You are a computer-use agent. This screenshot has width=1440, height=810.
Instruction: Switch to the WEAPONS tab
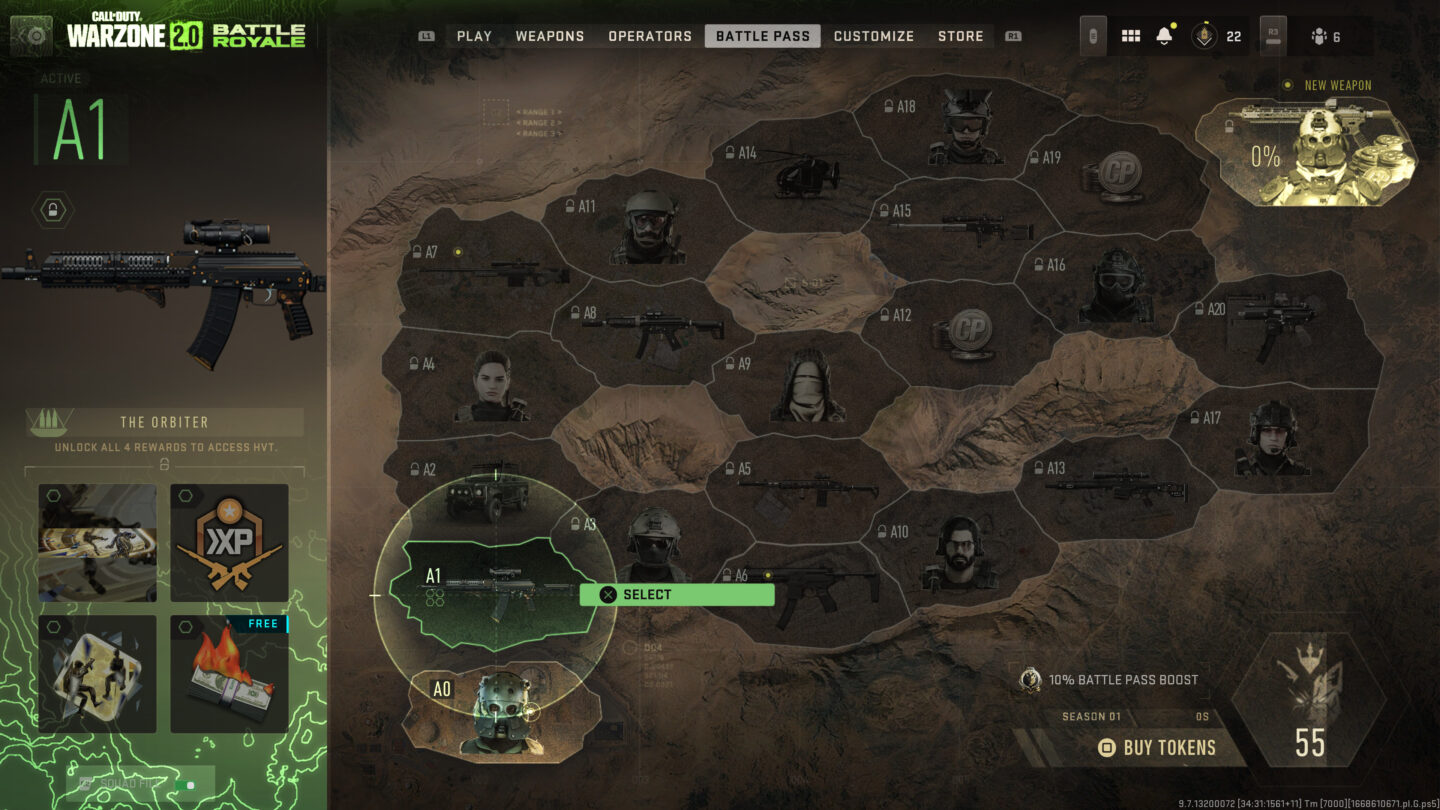click(550, 36)
